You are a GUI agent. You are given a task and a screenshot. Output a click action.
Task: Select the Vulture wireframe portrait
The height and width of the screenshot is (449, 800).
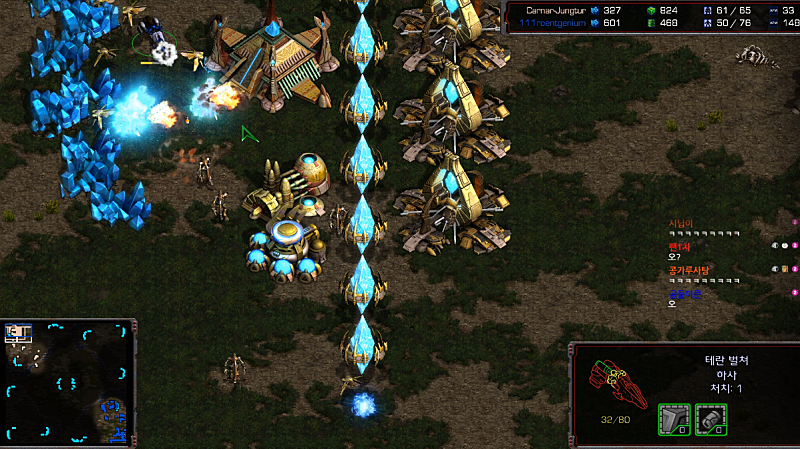tap(611, 378)
